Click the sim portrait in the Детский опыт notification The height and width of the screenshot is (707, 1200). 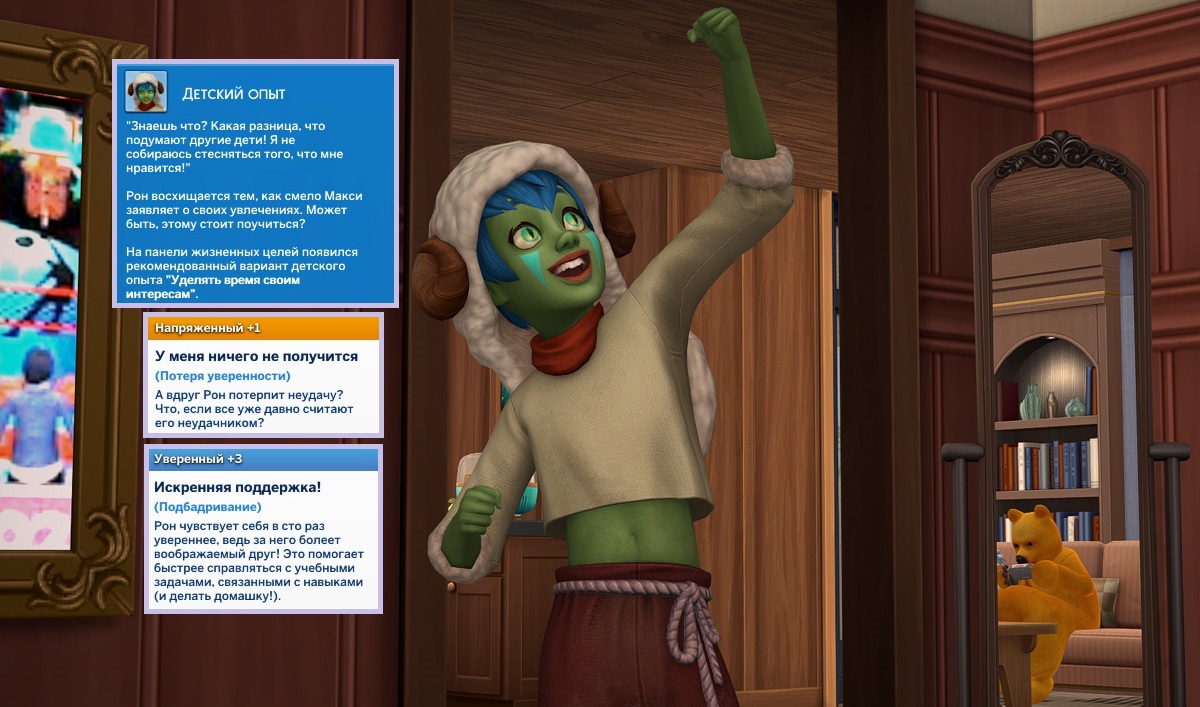(146, 92)
